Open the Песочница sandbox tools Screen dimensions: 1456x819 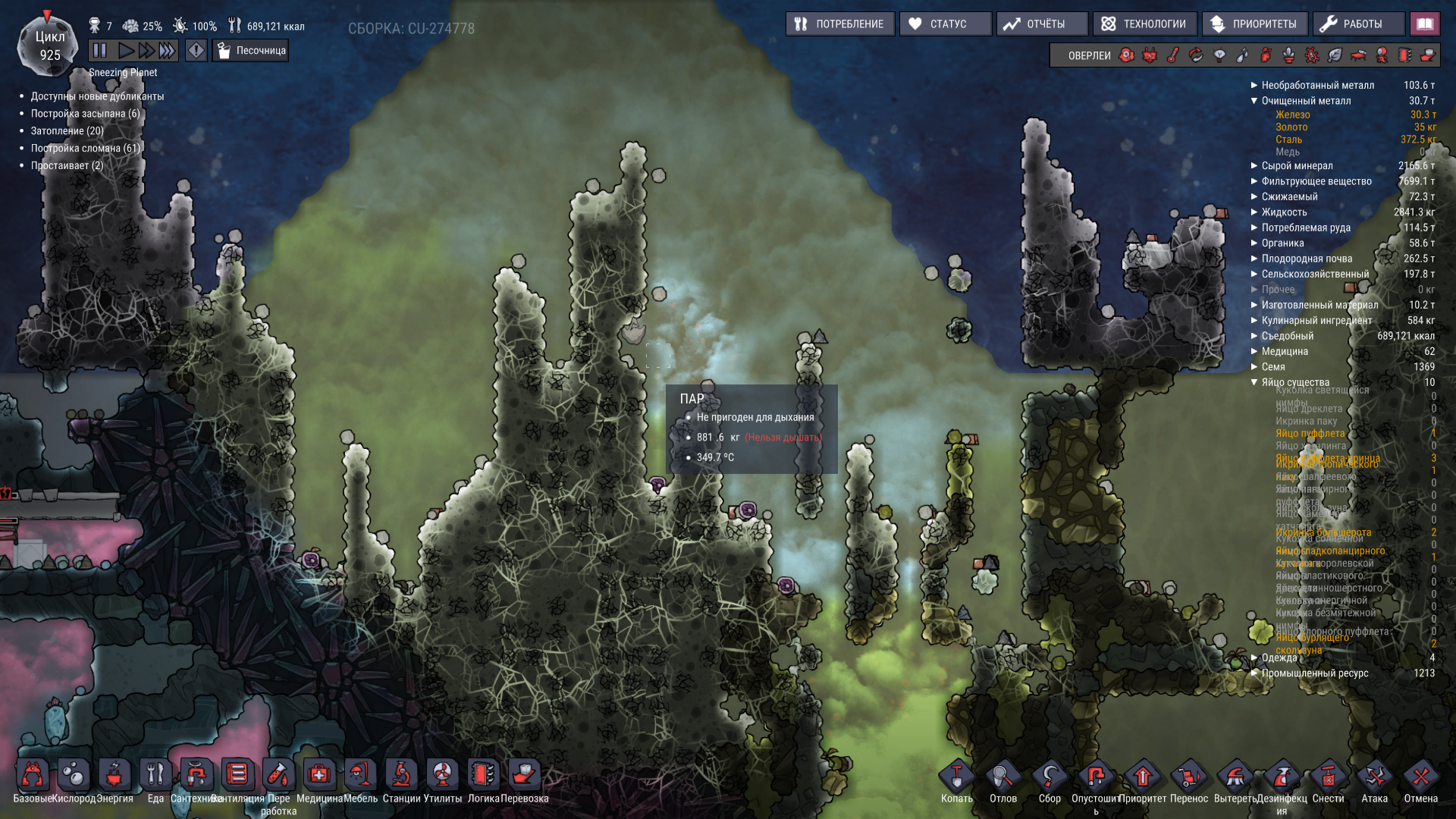click(251, 51)
